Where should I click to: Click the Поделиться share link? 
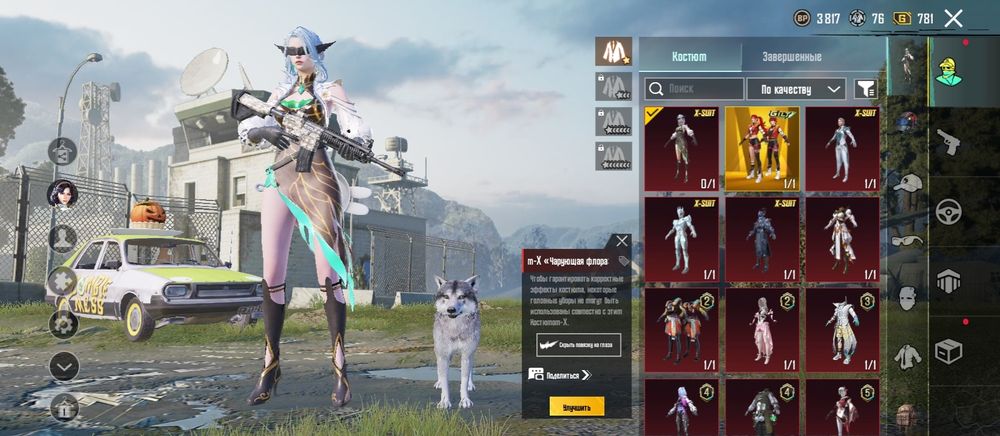pyautogui.click(x=561, y=375)
